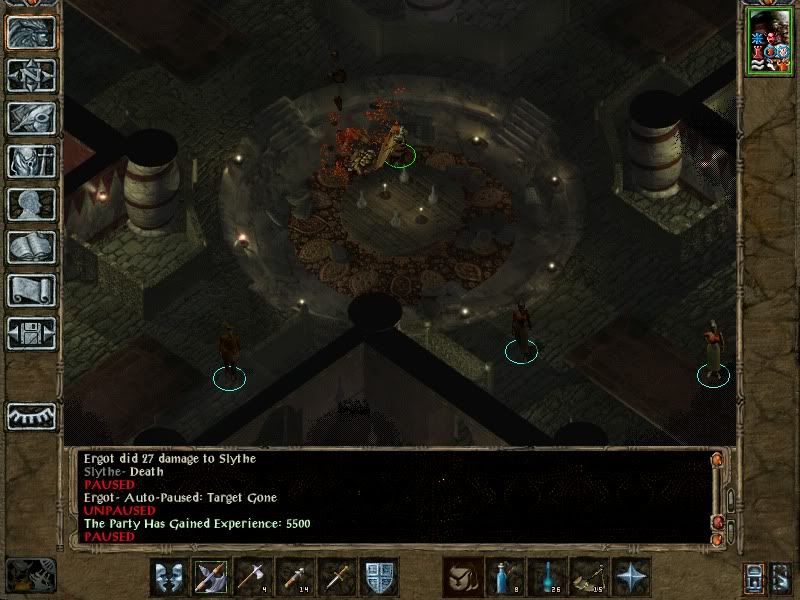Image resolution: width=800 pixels, height=600 pixels.
Task: Select Ergot's character portrait
Action: pos(768,42)
